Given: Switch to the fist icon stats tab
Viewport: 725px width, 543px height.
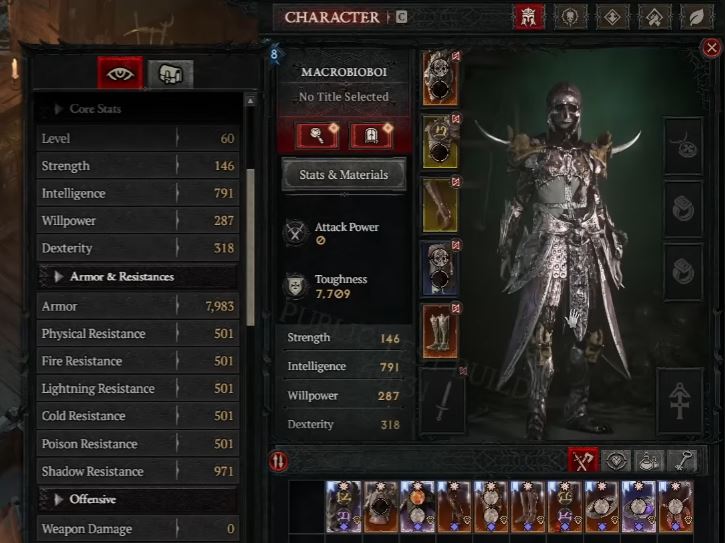Looking at the screenshot, I should [x=170, y=73].
